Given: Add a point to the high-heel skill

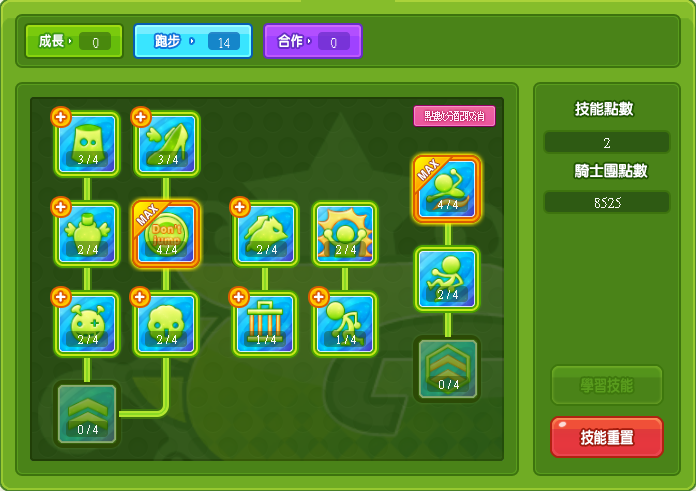Looking at the screenshot, I should (x=141, y=117).
